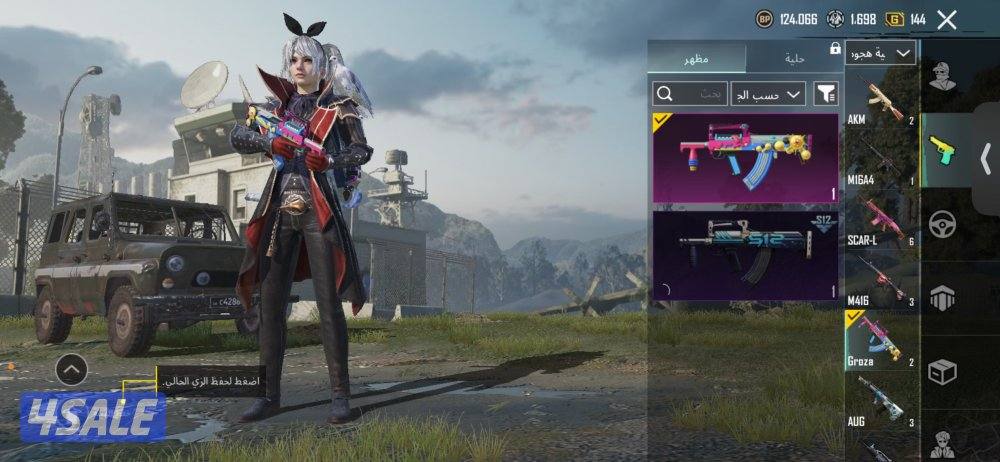Expand the round up-arrow button
The width and height of the screenshot is (1000, 462).
(x=71, y=370)
